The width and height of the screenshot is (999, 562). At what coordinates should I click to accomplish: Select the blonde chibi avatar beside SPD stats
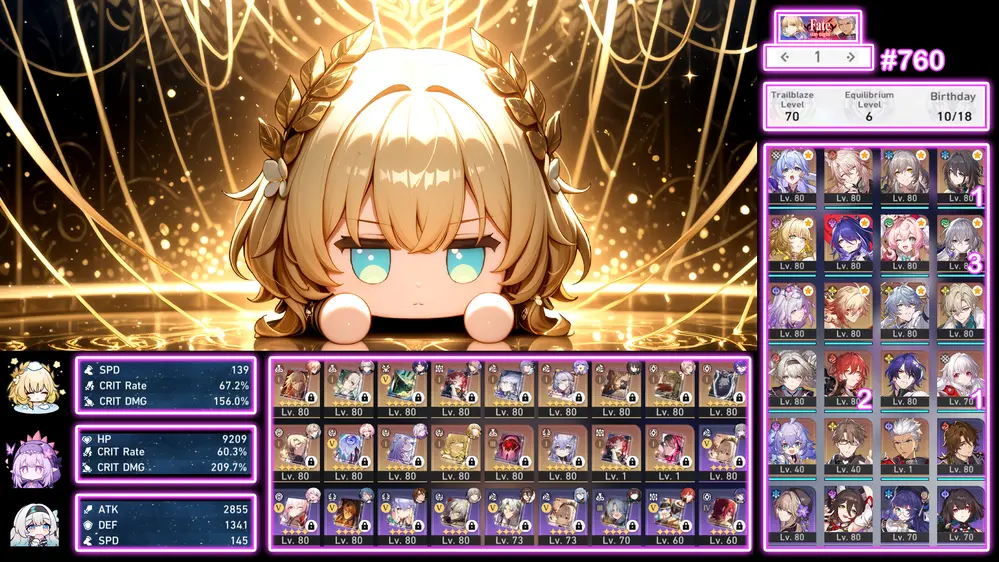click(x=31, y=385)
